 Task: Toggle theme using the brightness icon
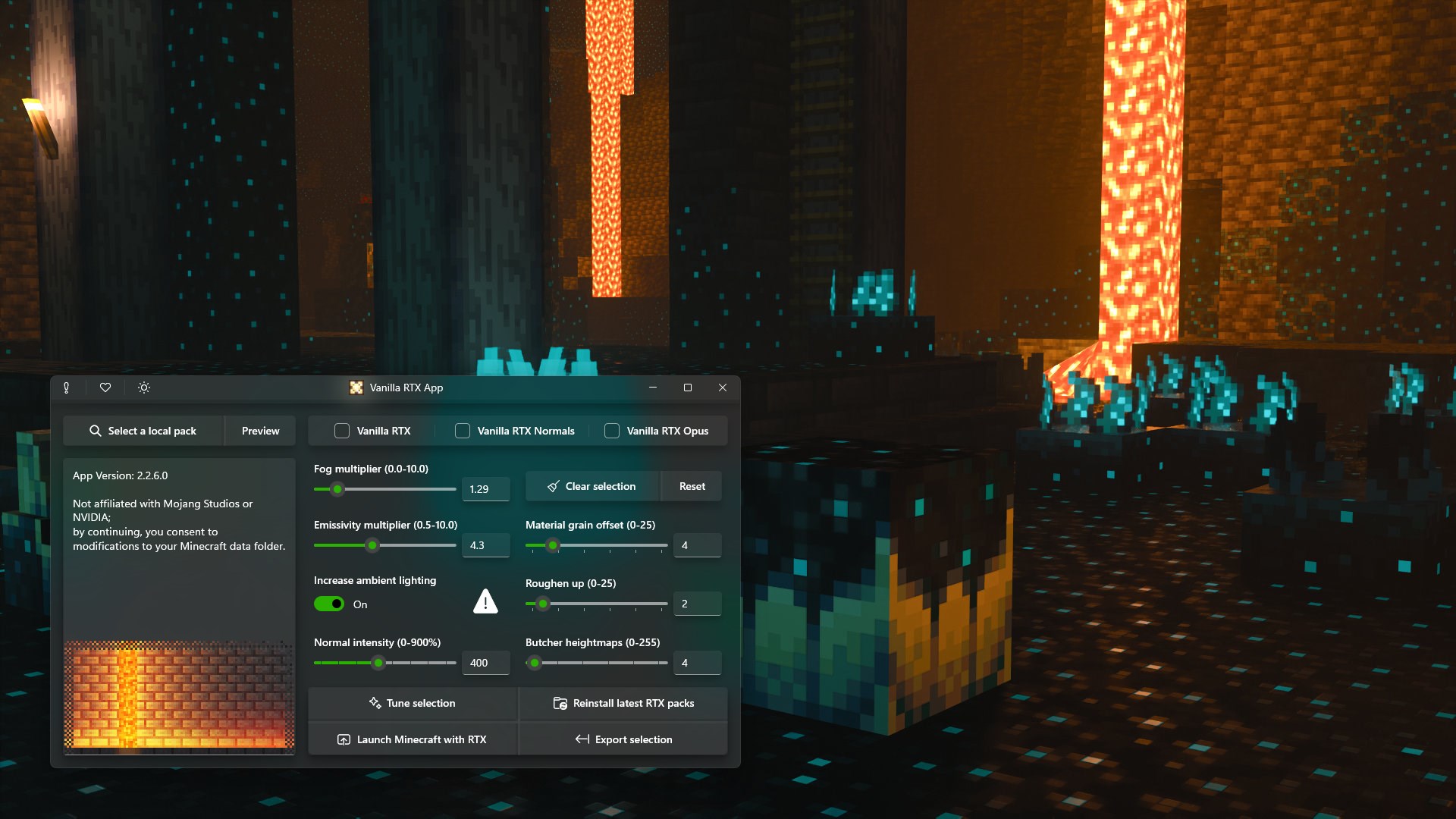tap(143, 388)
